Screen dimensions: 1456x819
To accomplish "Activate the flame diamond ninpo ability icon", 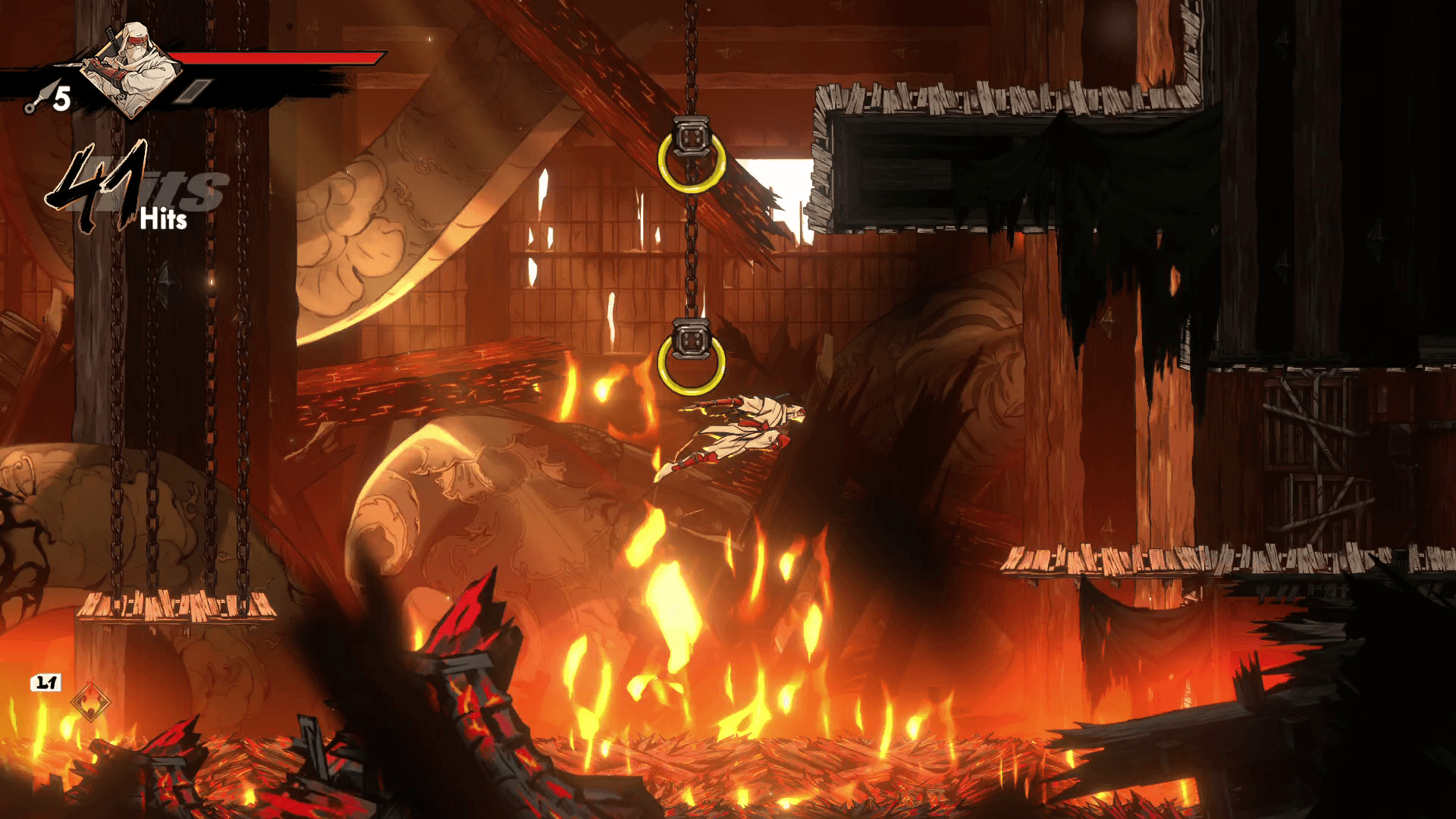I will pyautogui.click(x=90, y=702).
